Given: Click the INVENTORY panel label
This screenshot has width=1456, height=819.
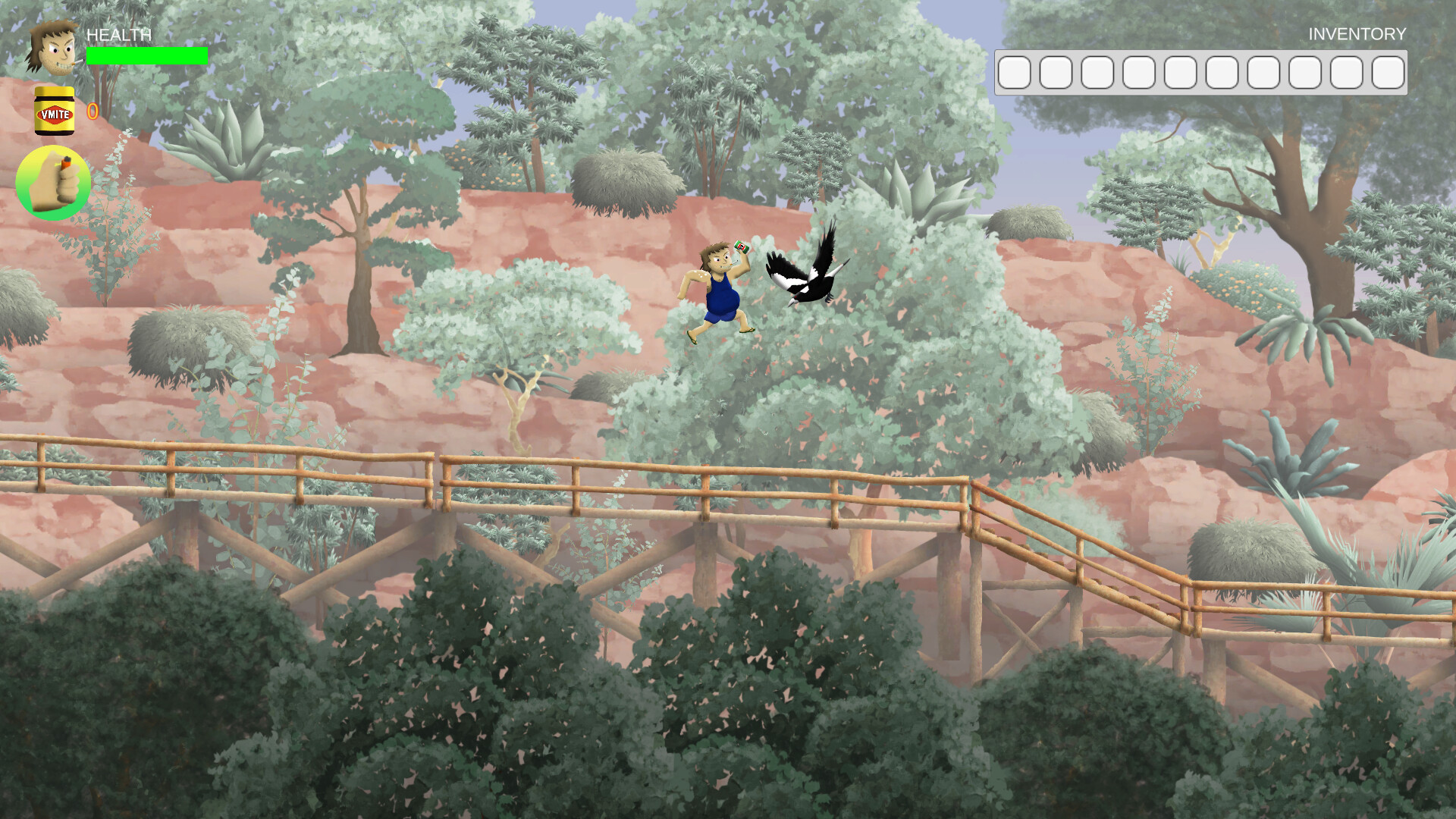Looking at the screenshot, I should 1356,34.
